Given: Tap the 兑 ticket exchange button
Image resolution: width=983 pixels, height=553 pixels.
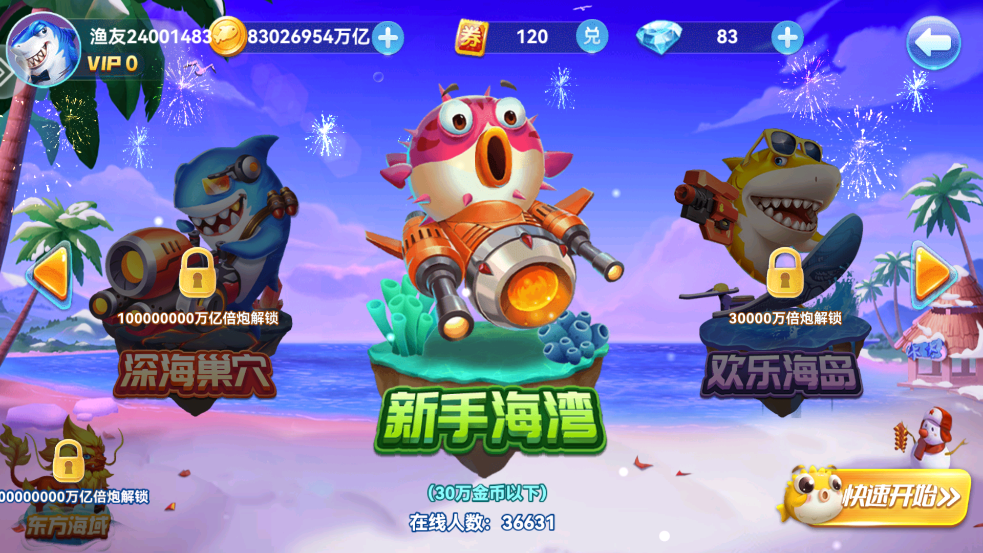Looking at the screenshot, I should coord(592,37).
